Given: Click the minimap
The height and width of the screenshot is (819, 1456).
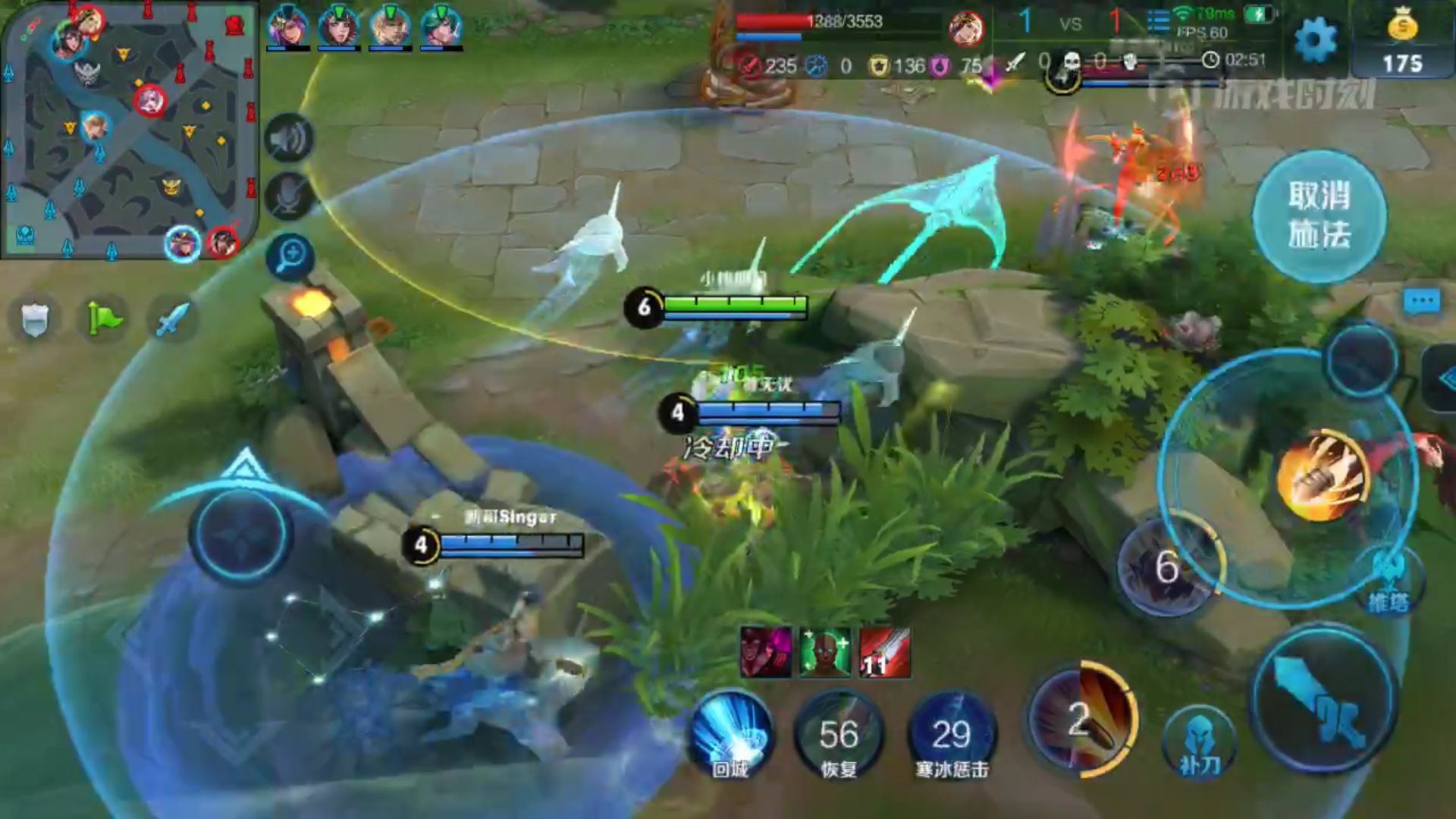Looking at the screenshot, I should point(129,129).
